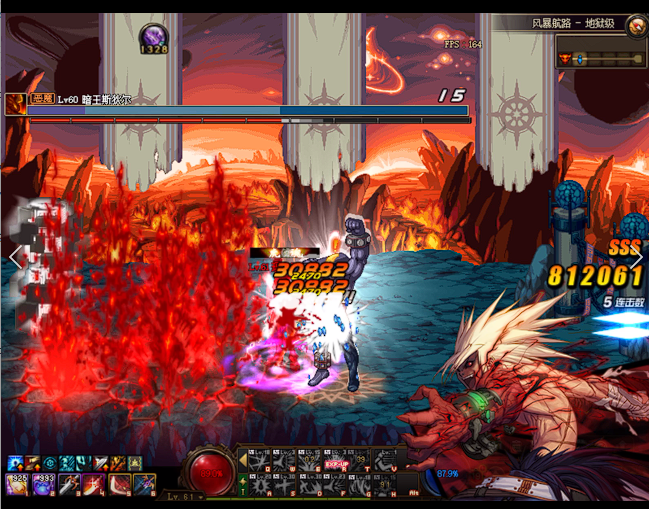
Task: Fire the skill in slot F
Action: click(335, 487)
